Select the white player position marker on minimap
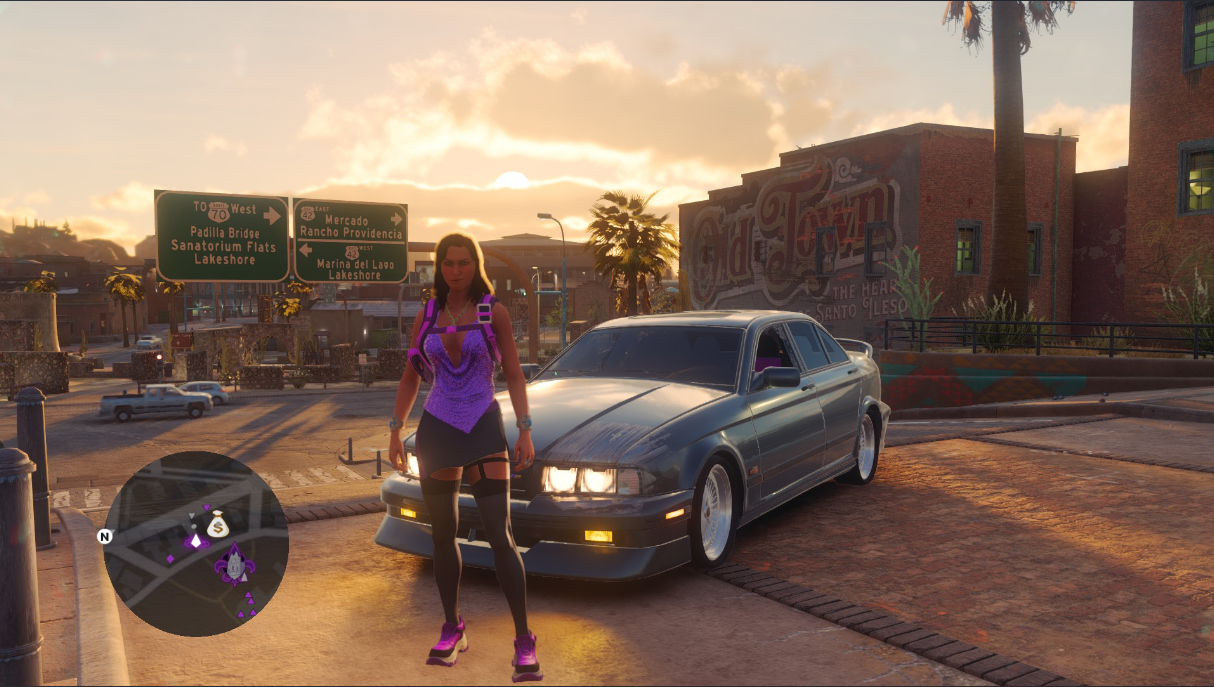 point(195,540)
